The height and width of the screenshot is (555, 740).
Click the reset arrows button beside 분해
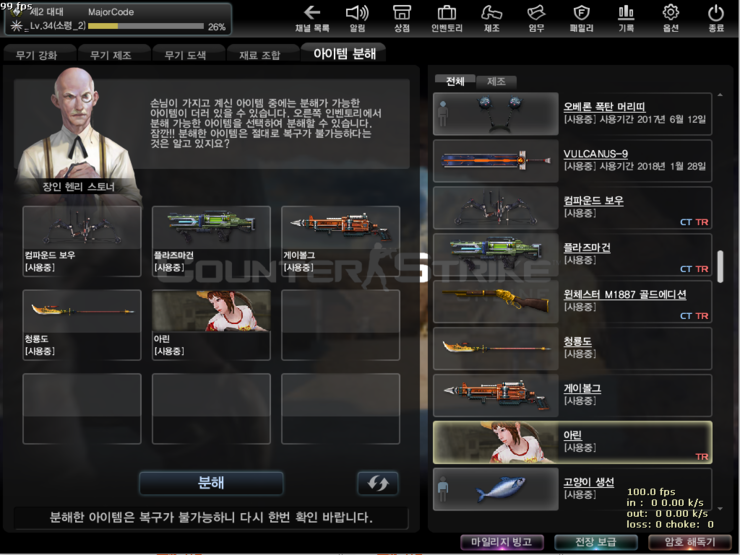click(x=377, y=483)
